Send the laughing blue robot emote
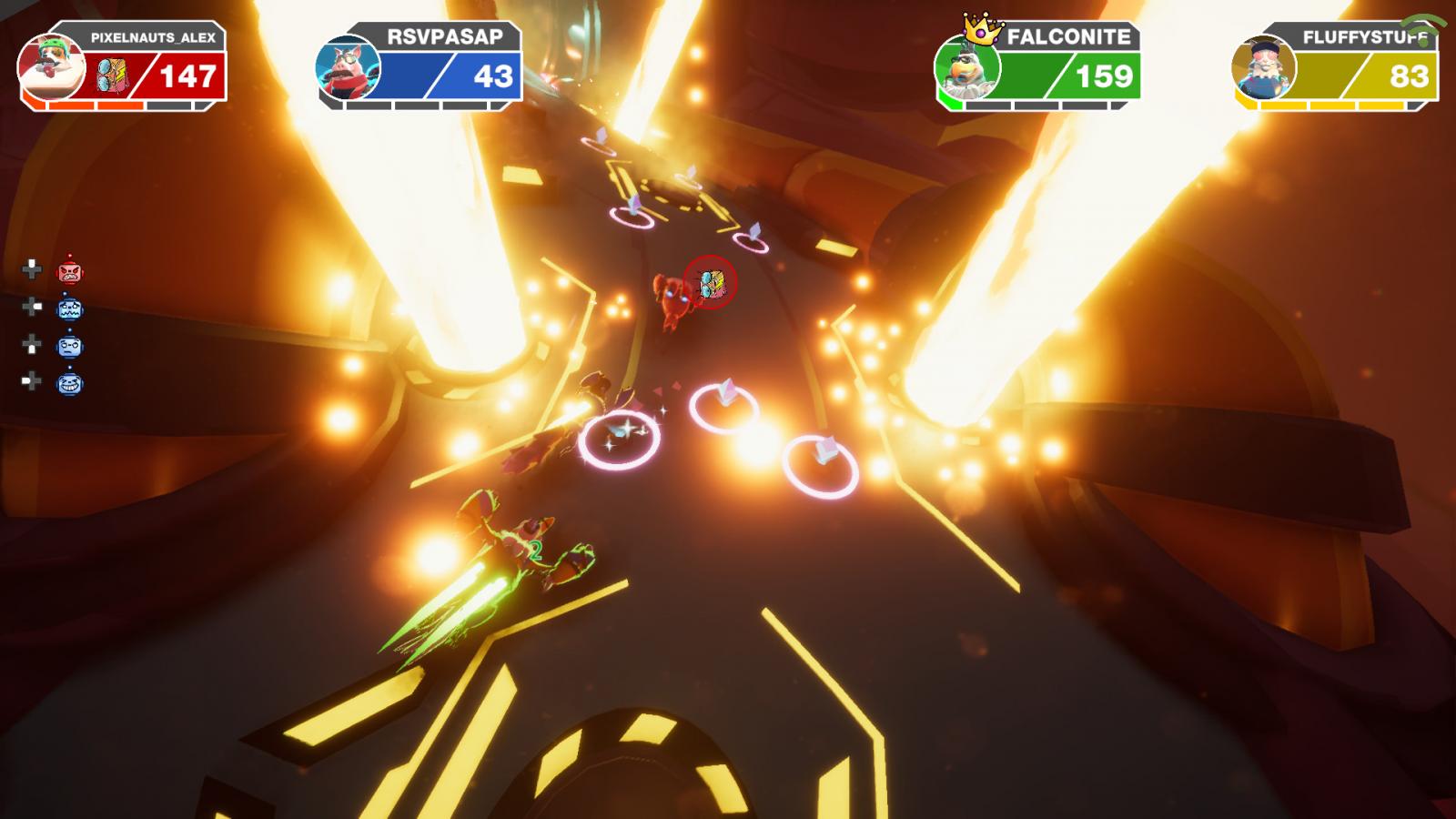1456x819 pixels. point(70,384)
